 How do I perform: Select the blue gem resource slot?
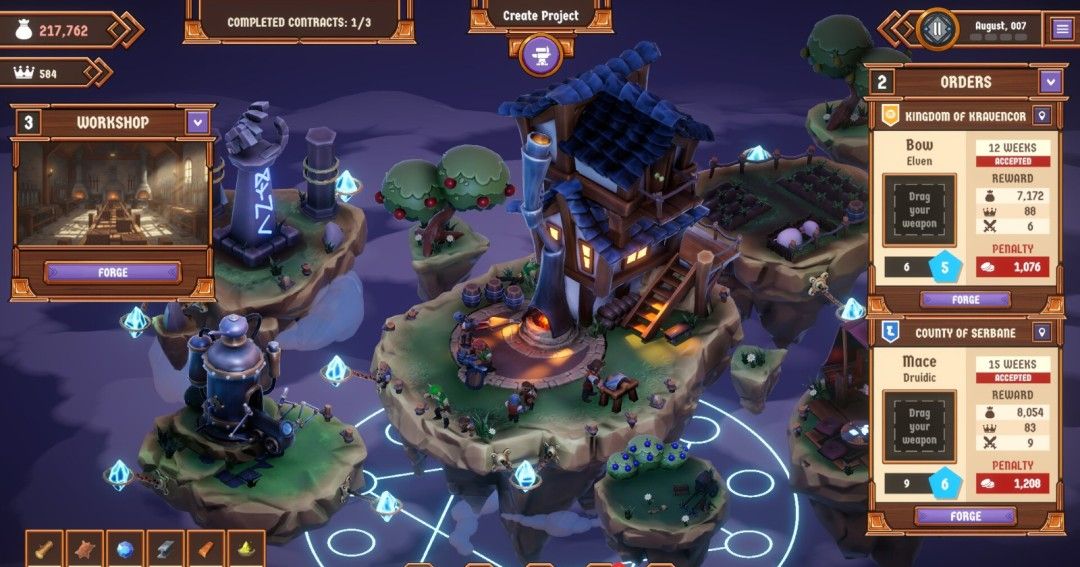(x=125, y=549)
